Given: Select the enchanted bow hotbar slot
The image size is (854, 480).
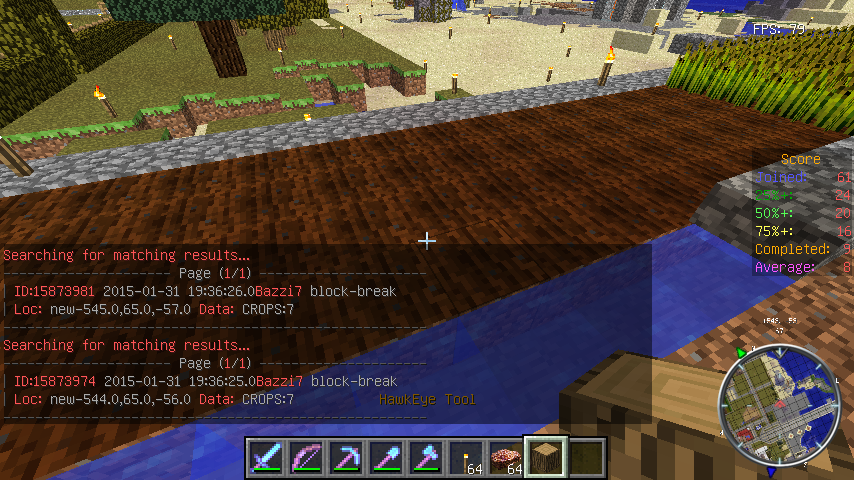Looking at the screenshot, I should point(305,457).
